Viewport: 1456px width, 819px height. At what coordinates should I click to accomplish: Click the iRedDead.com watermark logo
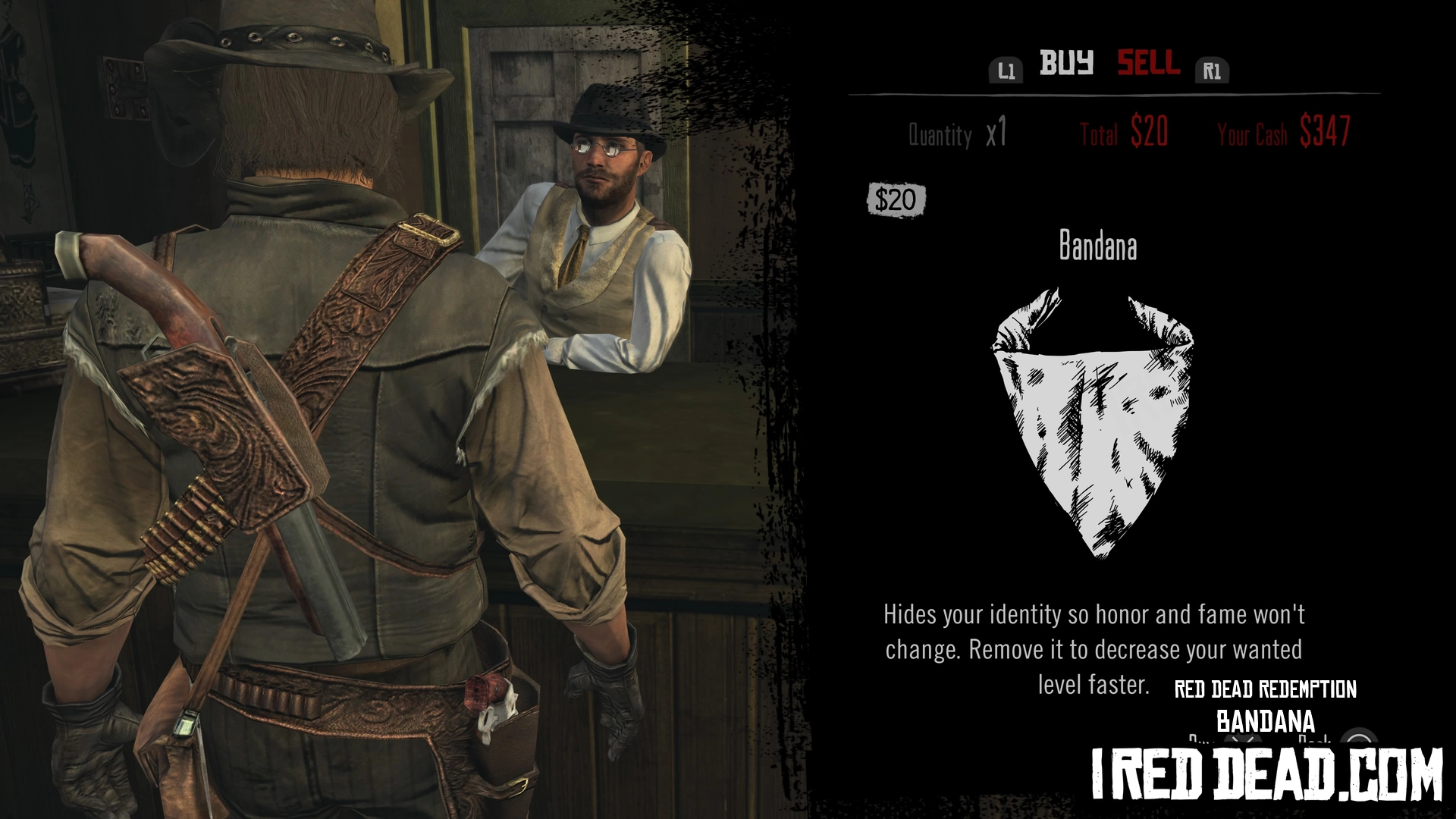pyautogui.click(x=1266, y=773)
